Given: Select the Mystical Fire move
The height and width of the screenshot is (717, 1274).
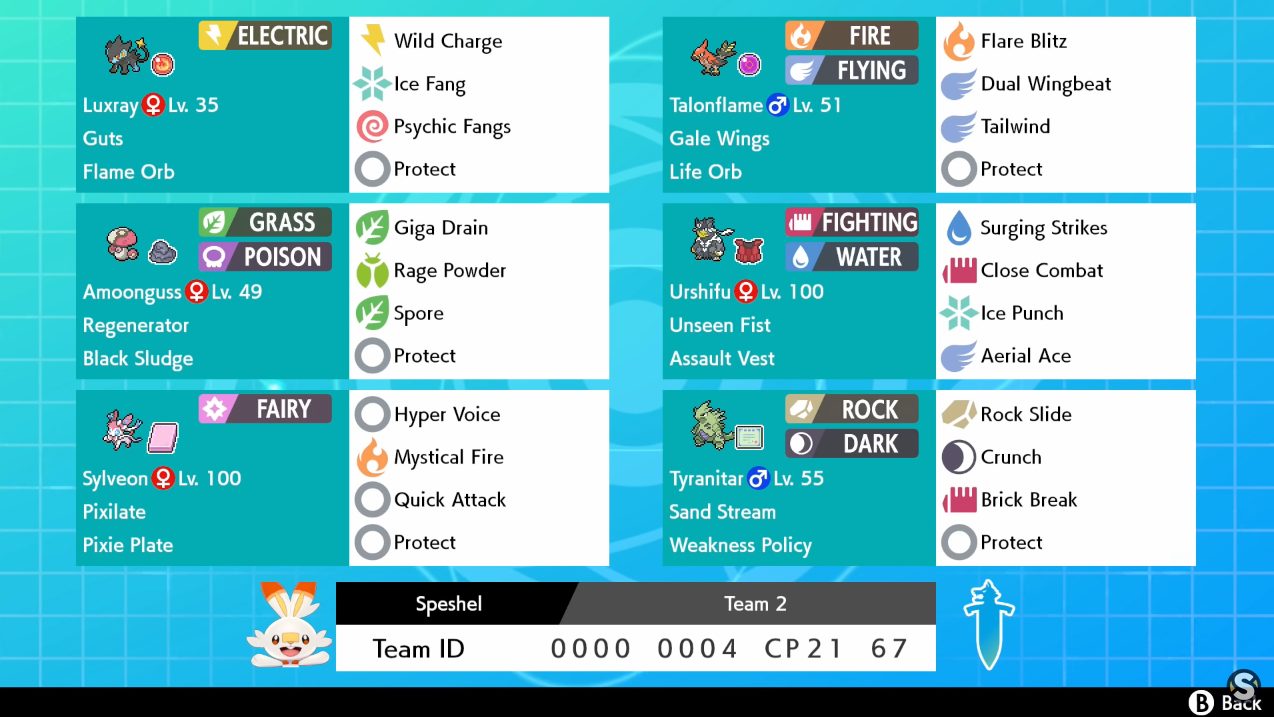Looking at the screenshot, I should [x=448, y=457].
